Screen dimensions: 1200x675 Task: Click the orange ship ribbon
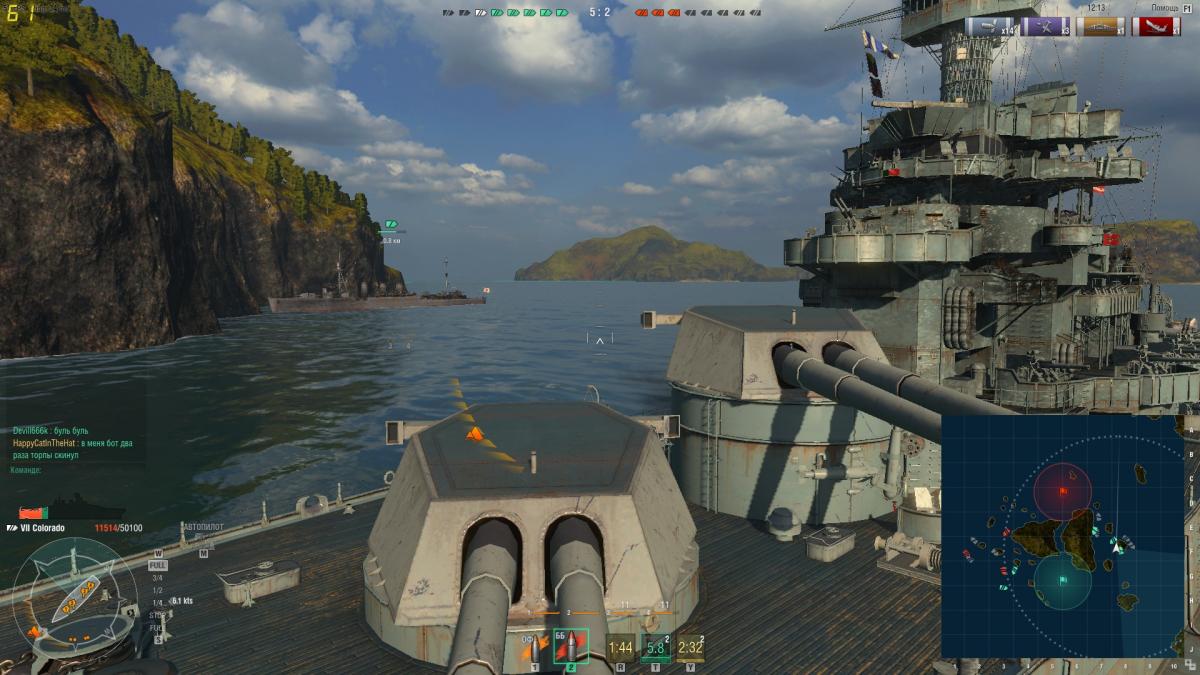click(1100, 27)
